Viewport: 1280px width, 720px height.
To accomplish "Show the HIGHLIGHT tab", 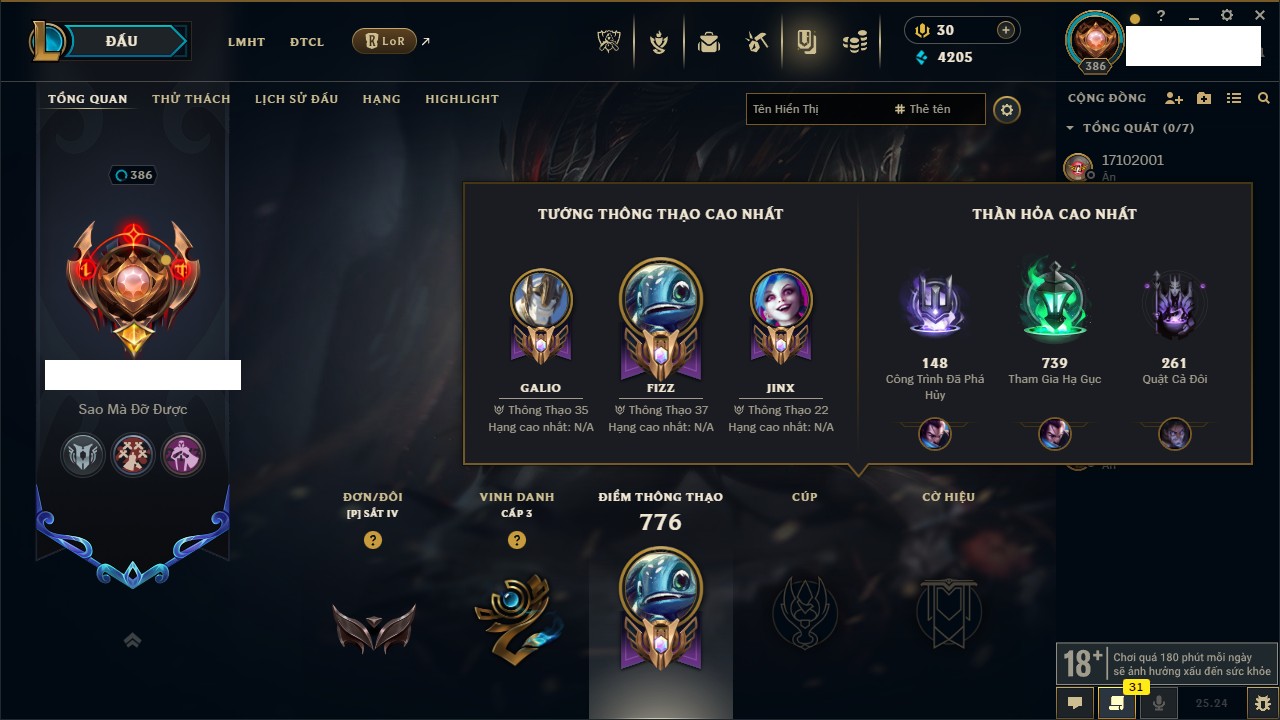I will 461,99.
